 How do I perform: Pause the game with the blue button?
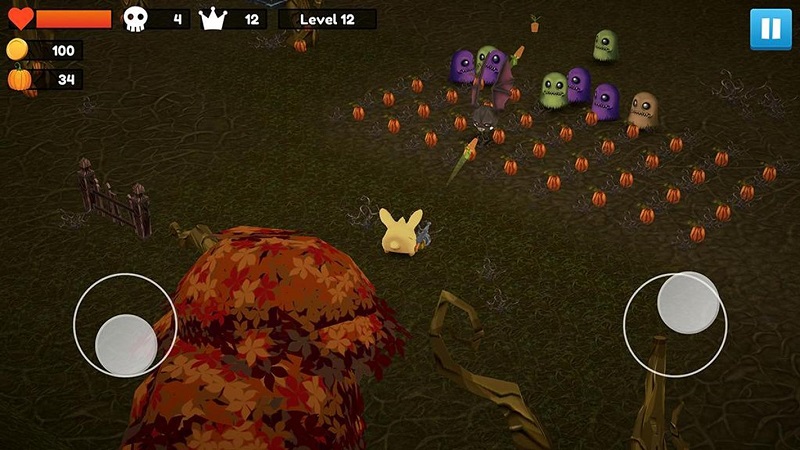click(770, 28)
